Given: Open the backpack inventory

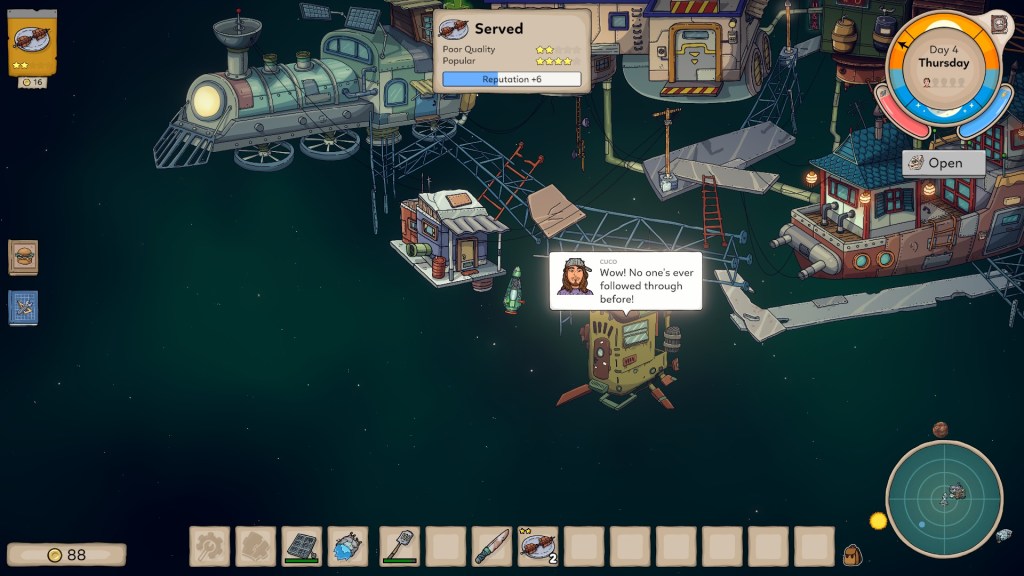Looking at the screenshot, I should click(852, 553).
